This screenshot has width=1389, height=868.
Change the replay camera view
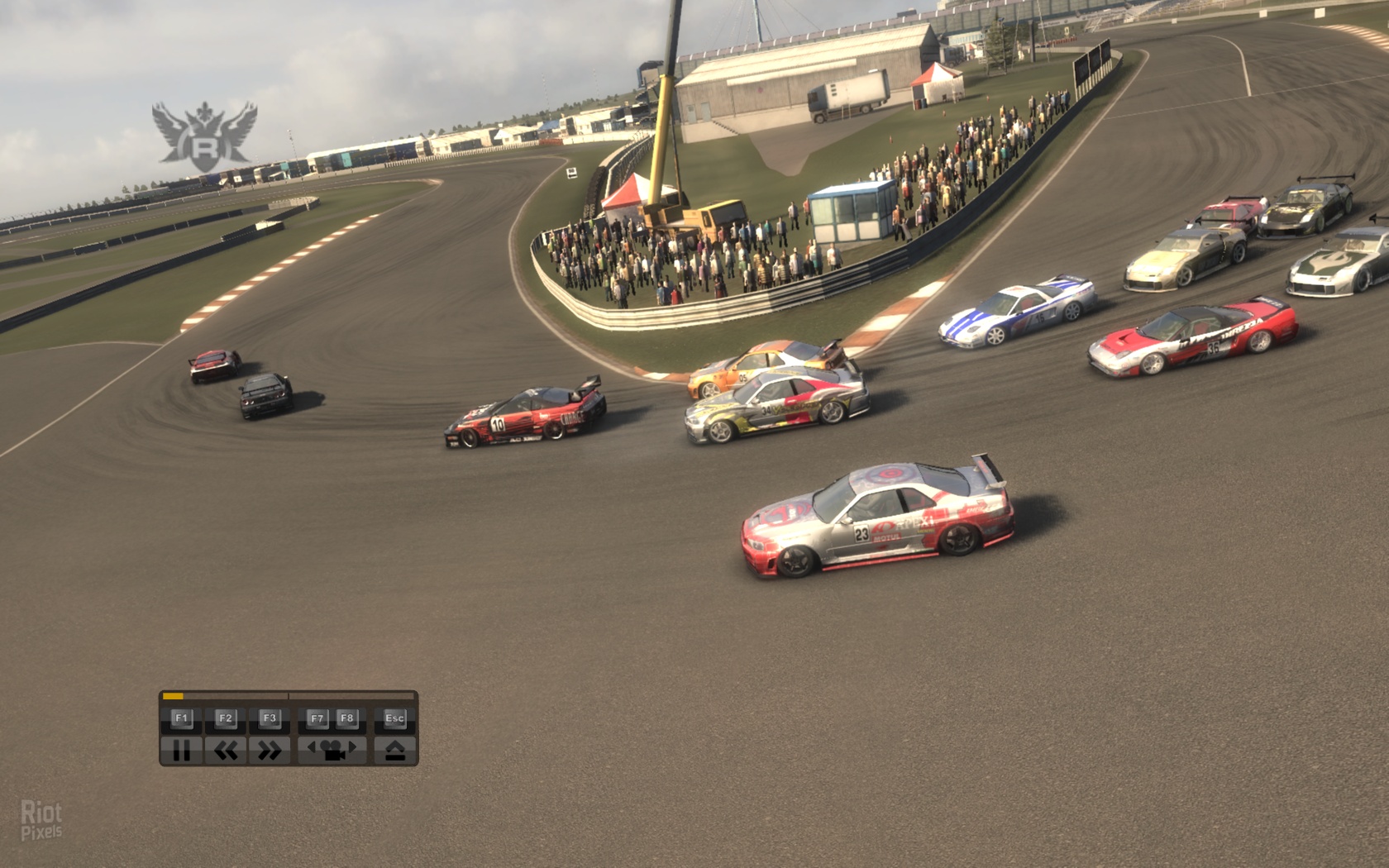[332, 750]
